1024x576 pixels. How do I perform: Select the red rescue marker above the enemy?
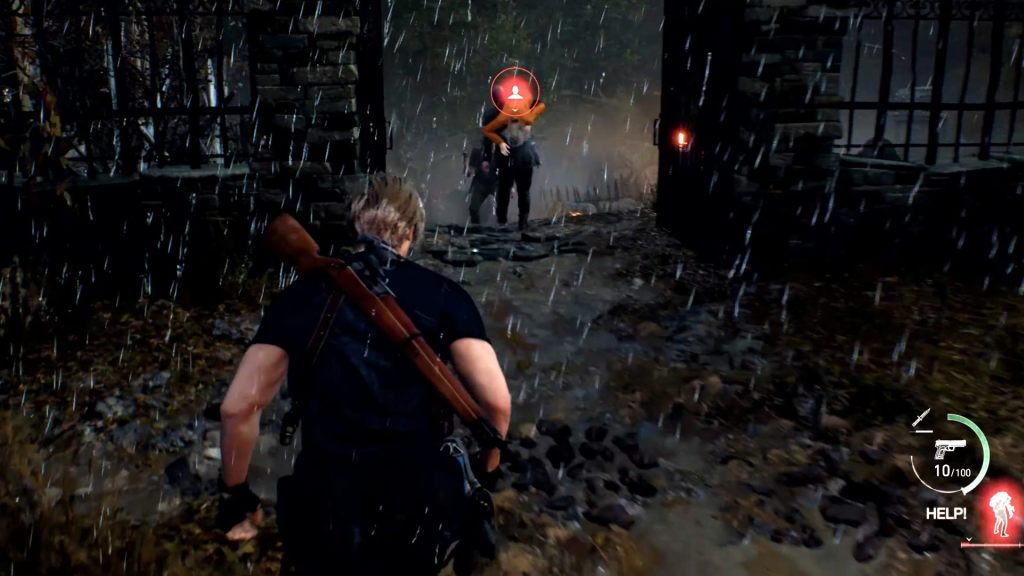click(x=514, y=92)
